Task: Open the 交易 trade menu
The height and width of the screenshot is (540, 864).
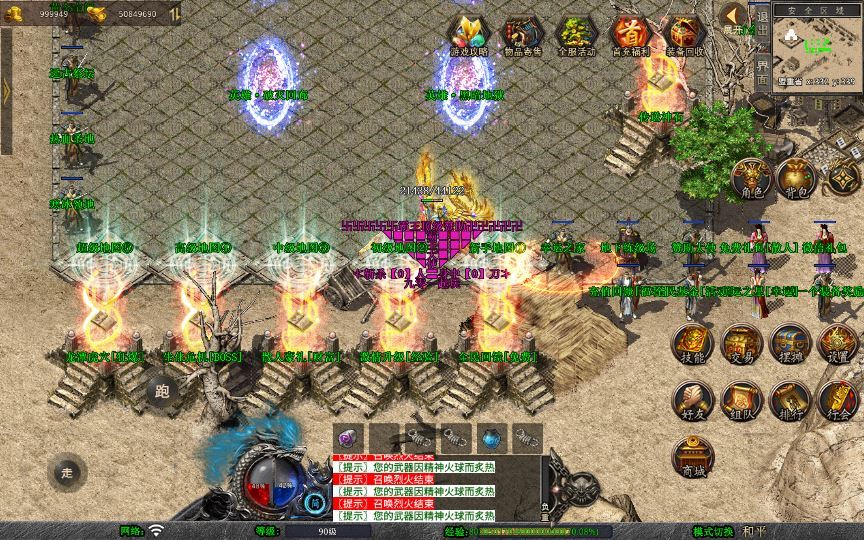Action: coord(741,343)
